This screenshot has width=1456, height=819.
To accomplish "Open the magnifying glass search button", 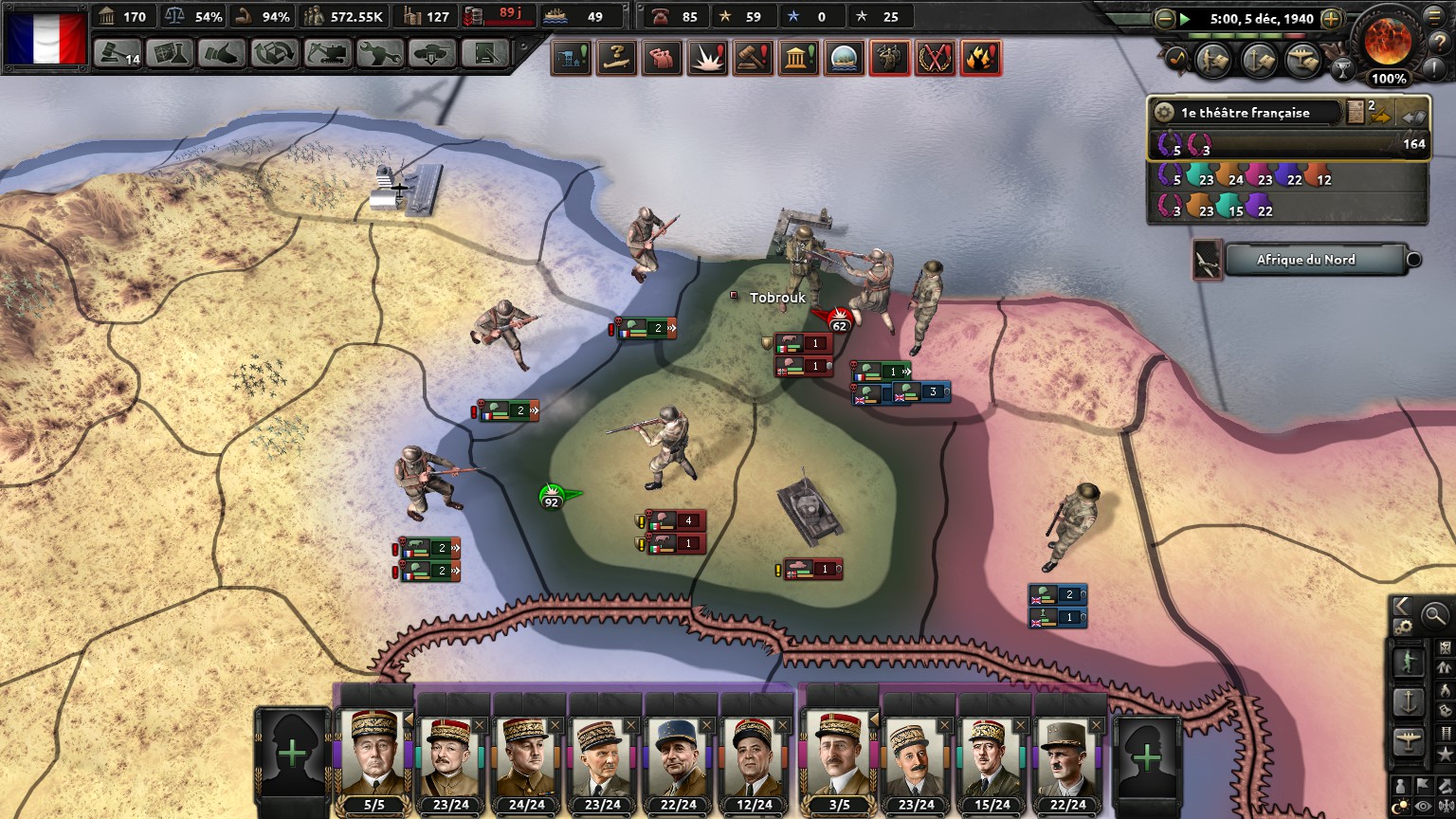I will click(x=1435, y=615).
